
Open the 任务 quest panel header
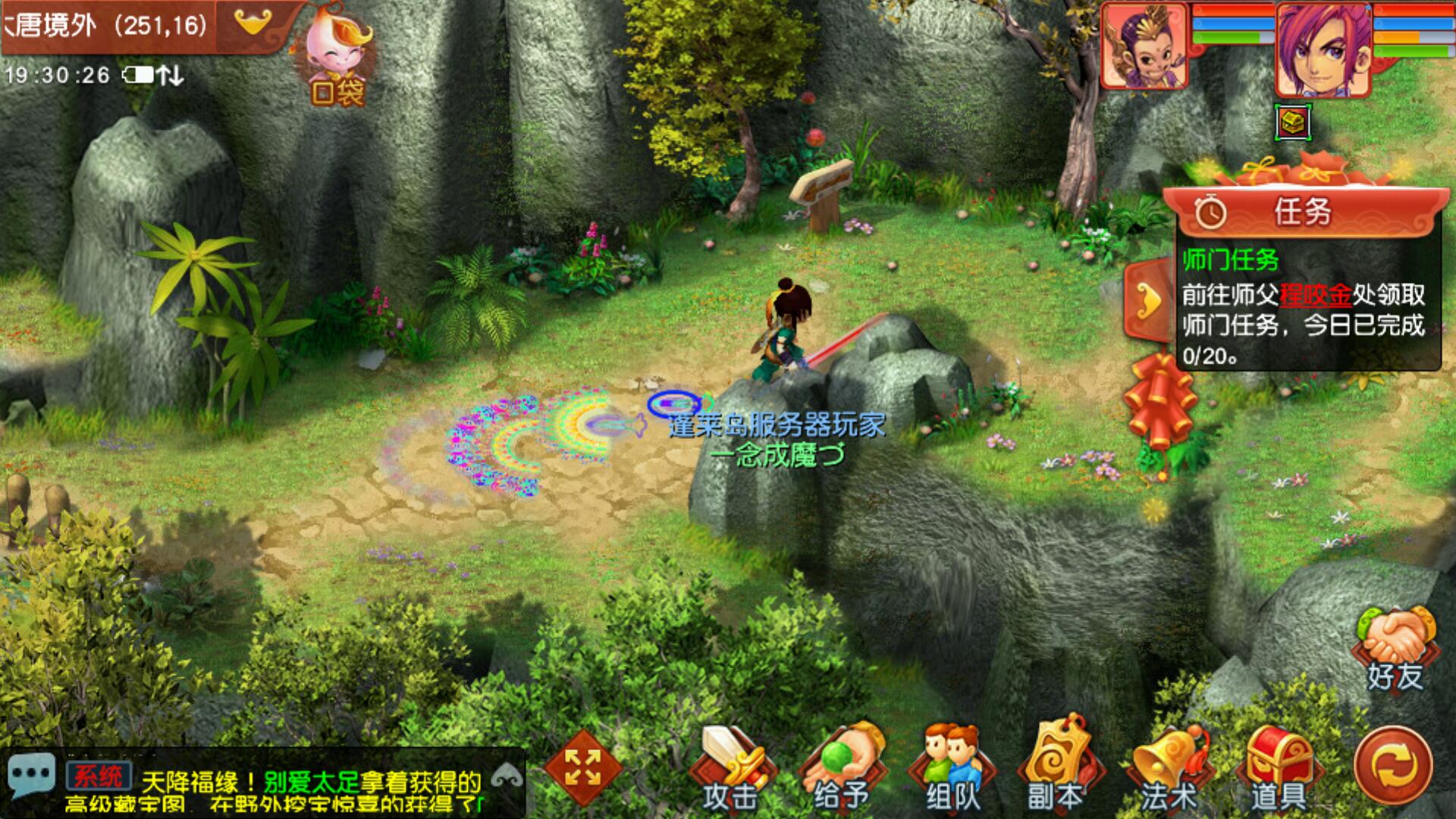[1301, 212]
